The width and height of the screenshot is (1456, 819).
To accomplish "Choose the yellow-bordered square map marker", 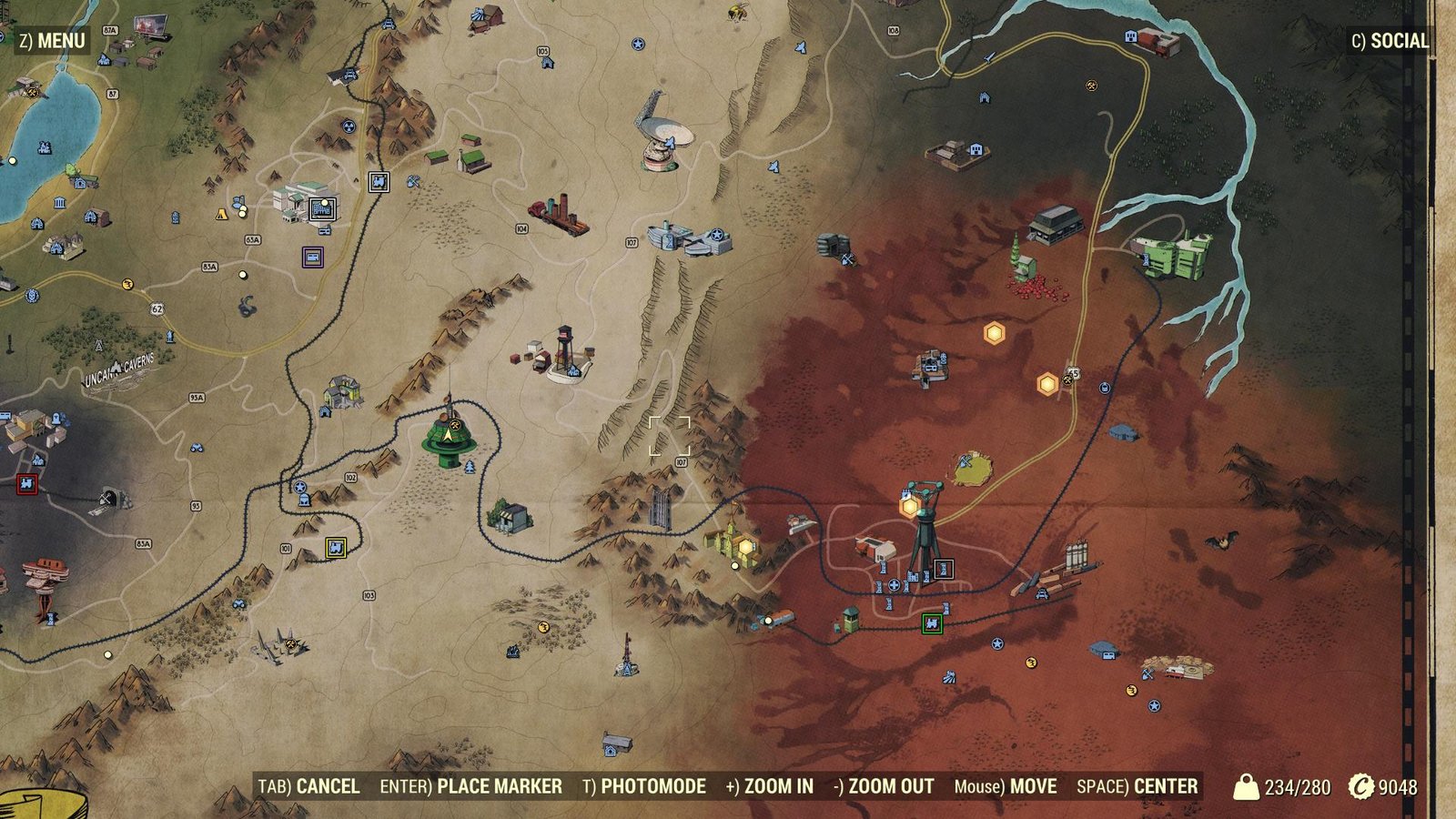I will 336,548.
